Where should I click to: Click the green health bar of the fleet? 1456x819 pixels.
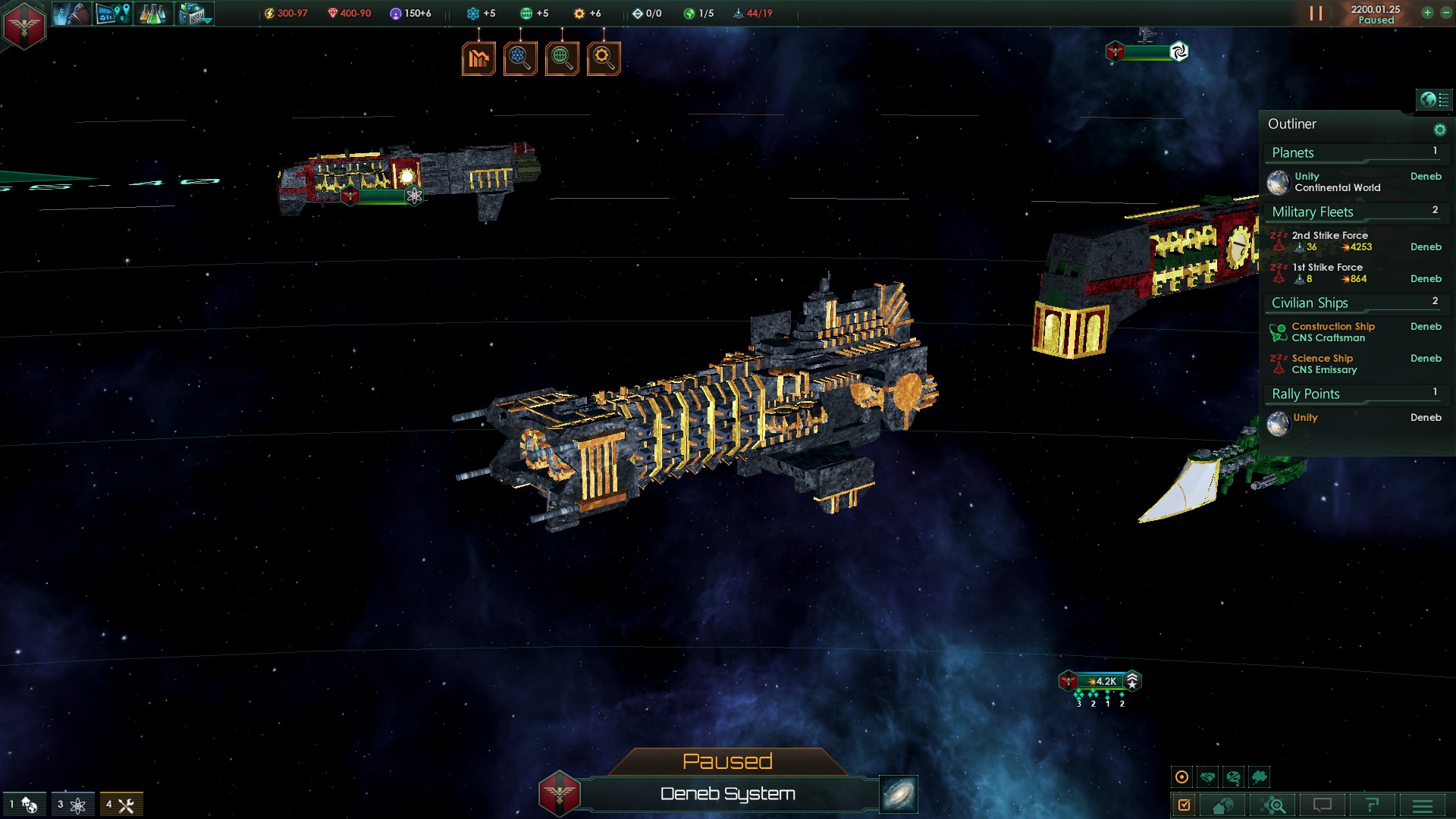[383, 195]
